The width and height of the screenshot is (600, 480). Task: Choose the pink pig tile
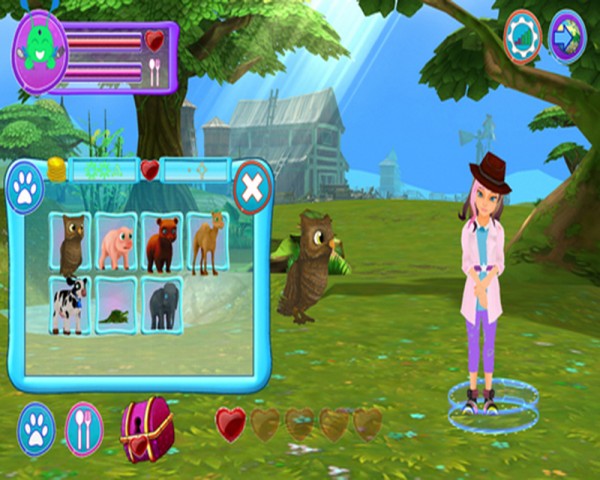(x=116, y=243)
